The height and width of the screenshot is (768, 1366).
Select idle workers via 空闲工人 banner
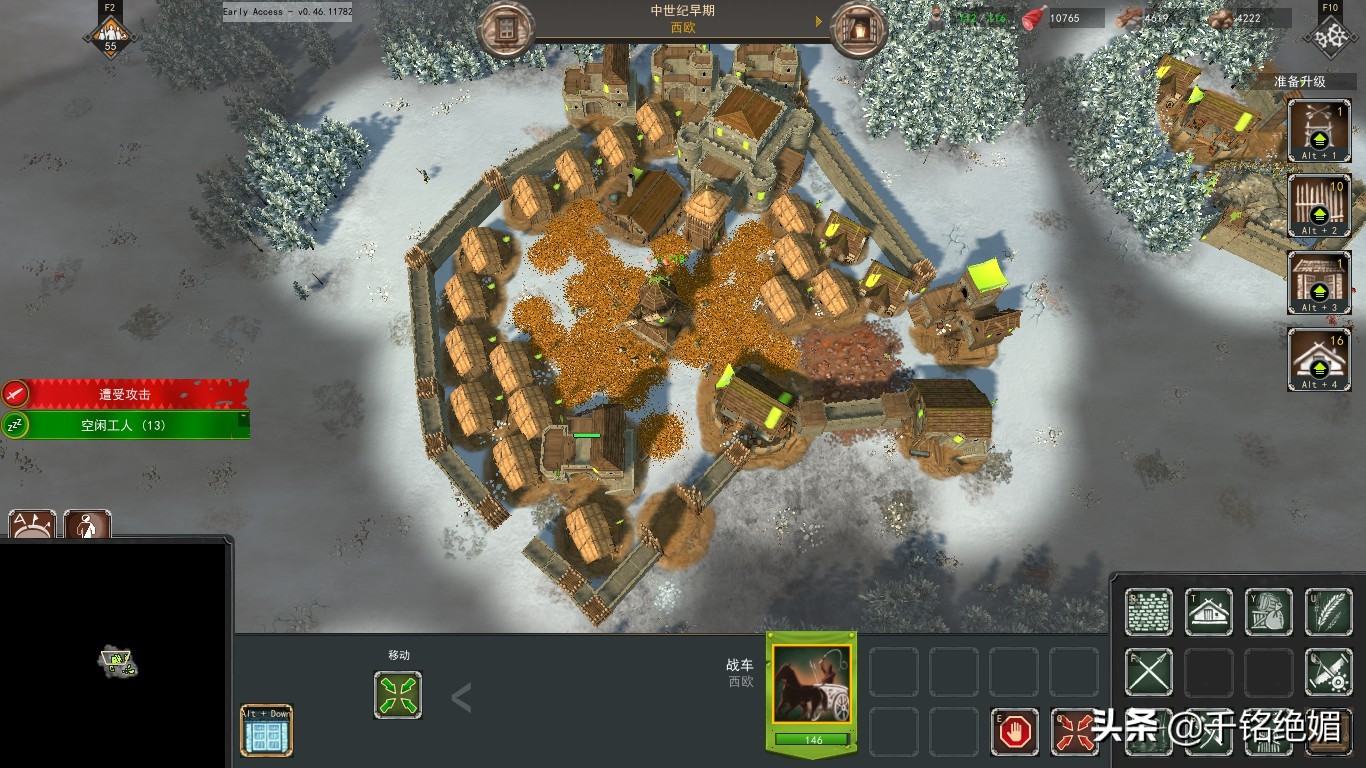pos(125,425)
